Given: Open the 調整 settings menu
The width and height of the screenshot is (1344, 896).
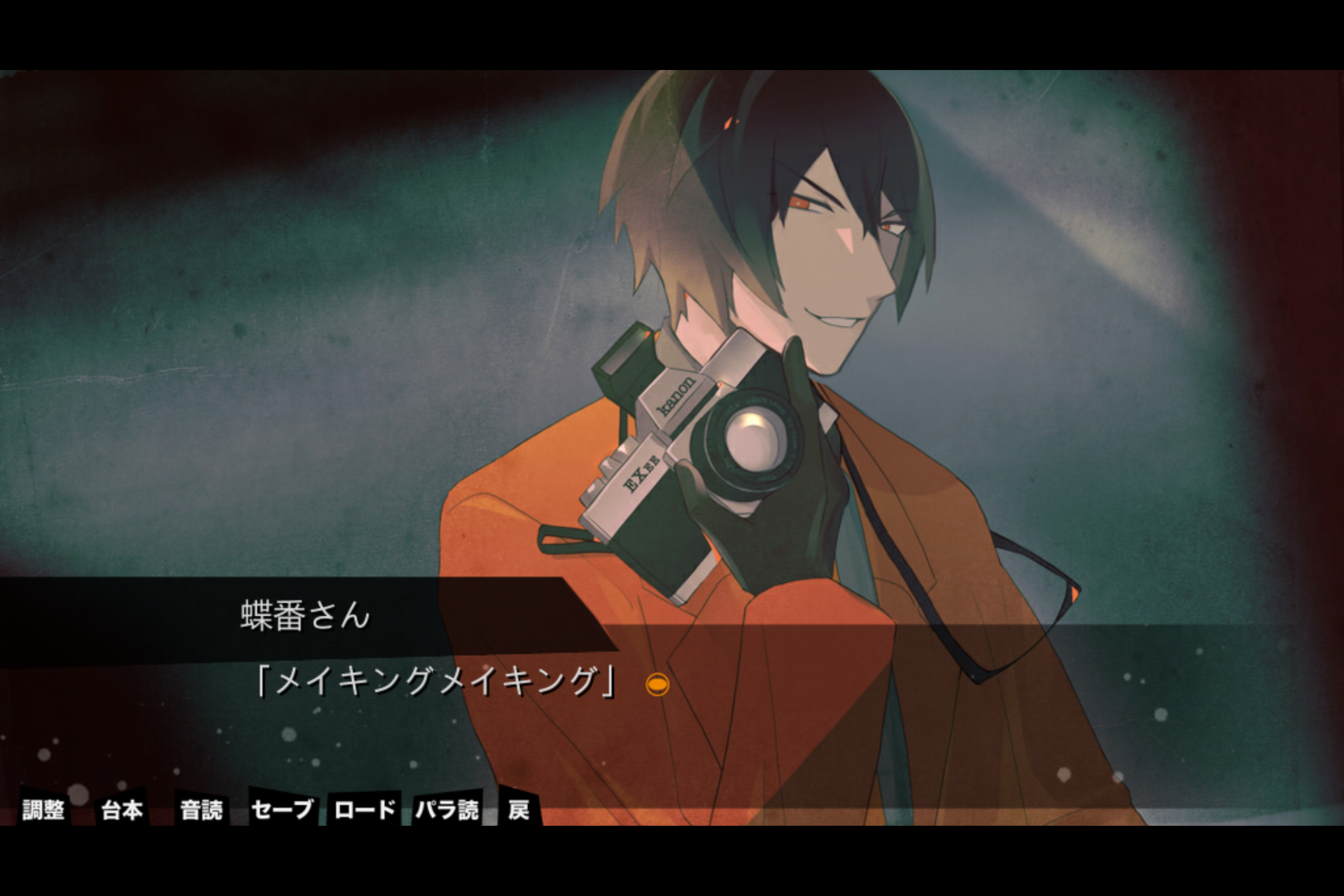Looking at the screenshot, I should (x=43, y=808).
